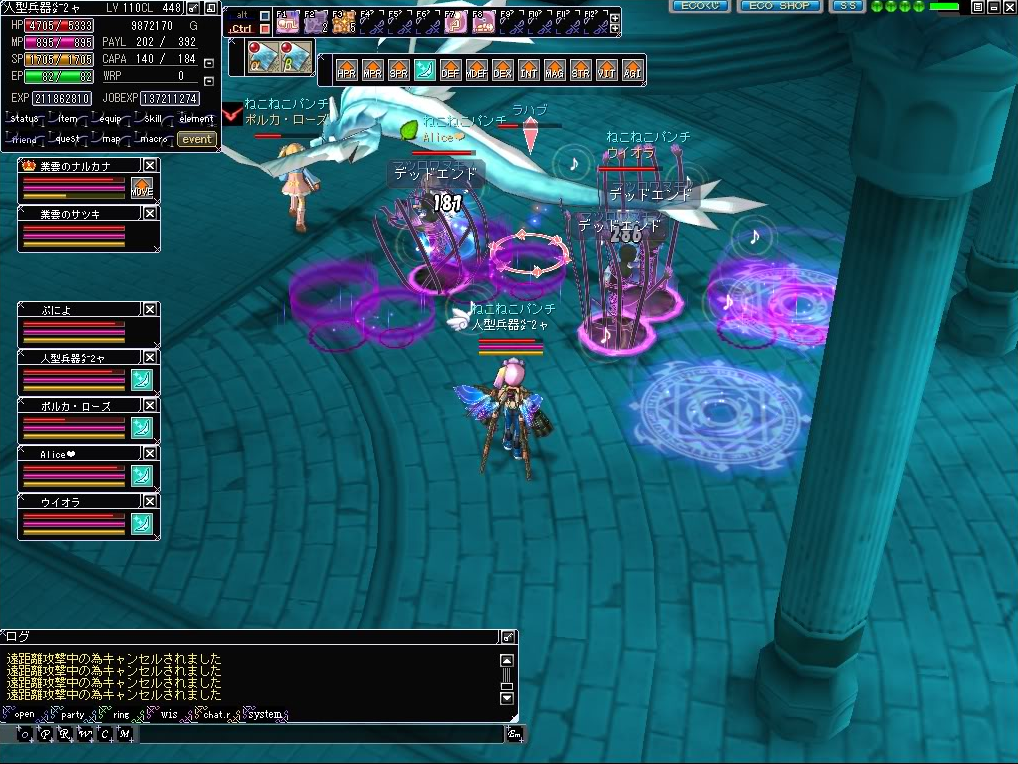Viewport: 1018px width, 764px height.
Task: Select the AGI buff icon
Action: pyautogui.click(x=632, y=70)
